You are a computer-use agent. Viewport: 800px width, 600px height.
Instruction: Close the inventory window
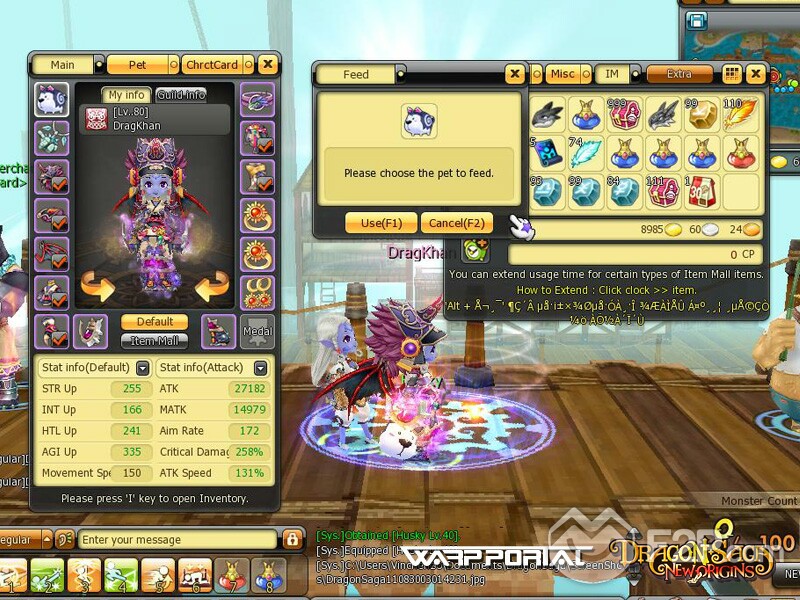pos(756,74)
